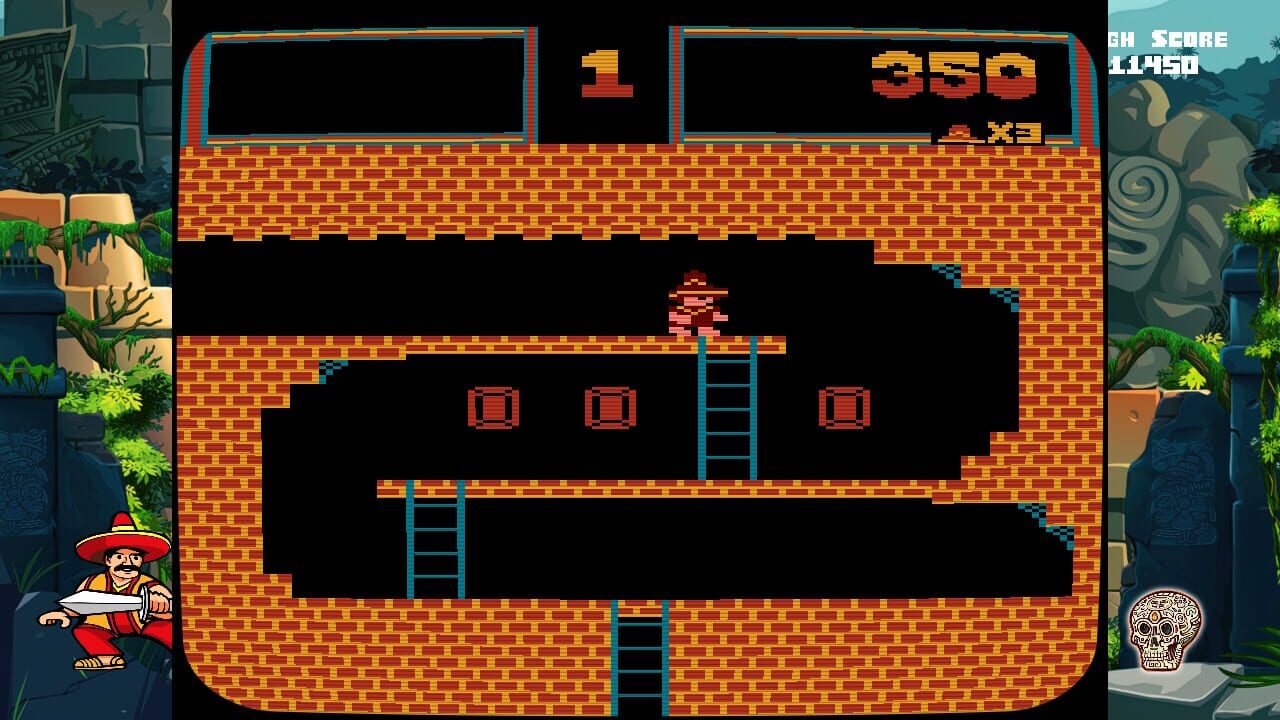The image size is (1280, 720).
Task: Click Panama Joe standing on the platform
Action: point(695,305)
